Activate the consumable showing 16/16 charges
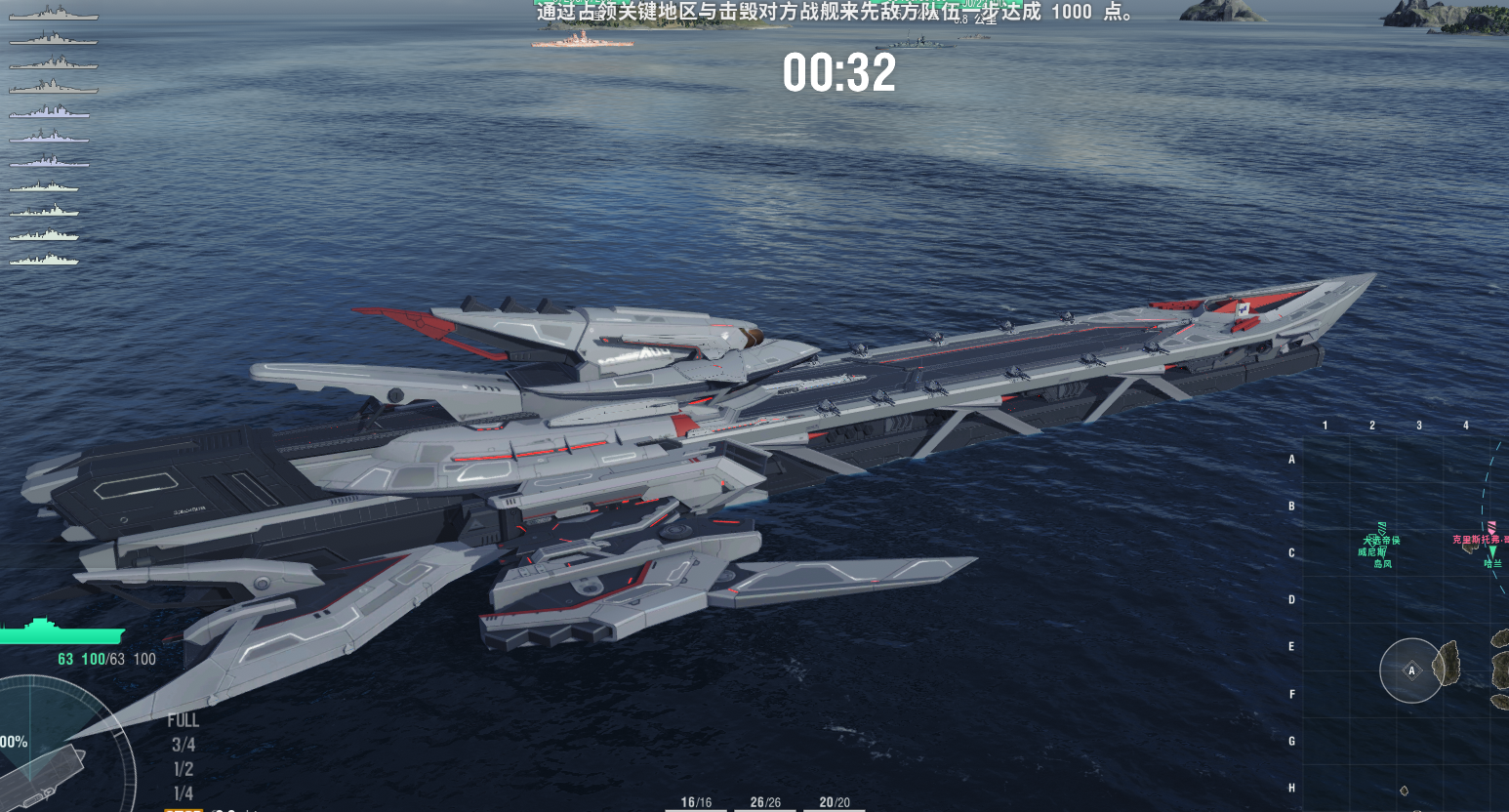The height and width of the screenshot is (812, 1509). click(694, 800)
